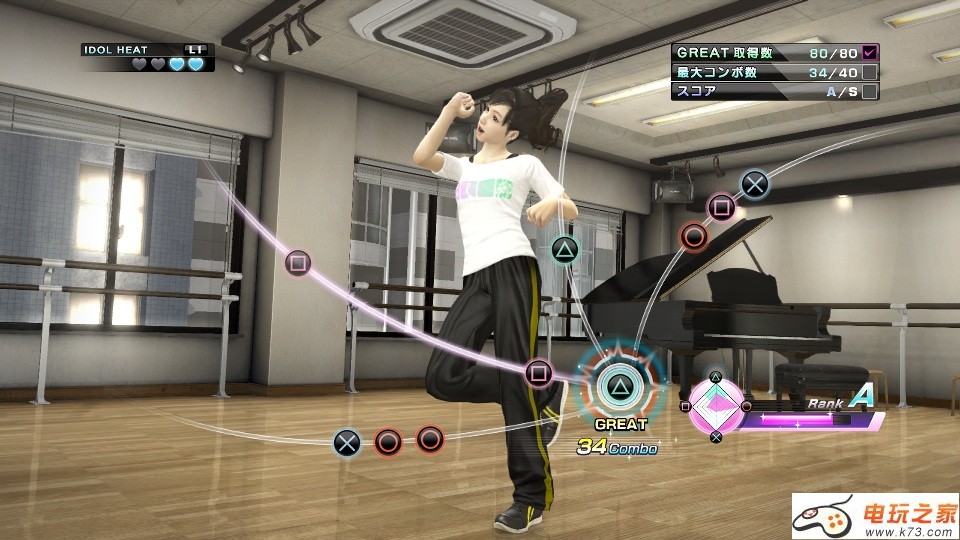Tick the checkbox beside スコア A/S
960x540 pixels.
tap(870, 91)
